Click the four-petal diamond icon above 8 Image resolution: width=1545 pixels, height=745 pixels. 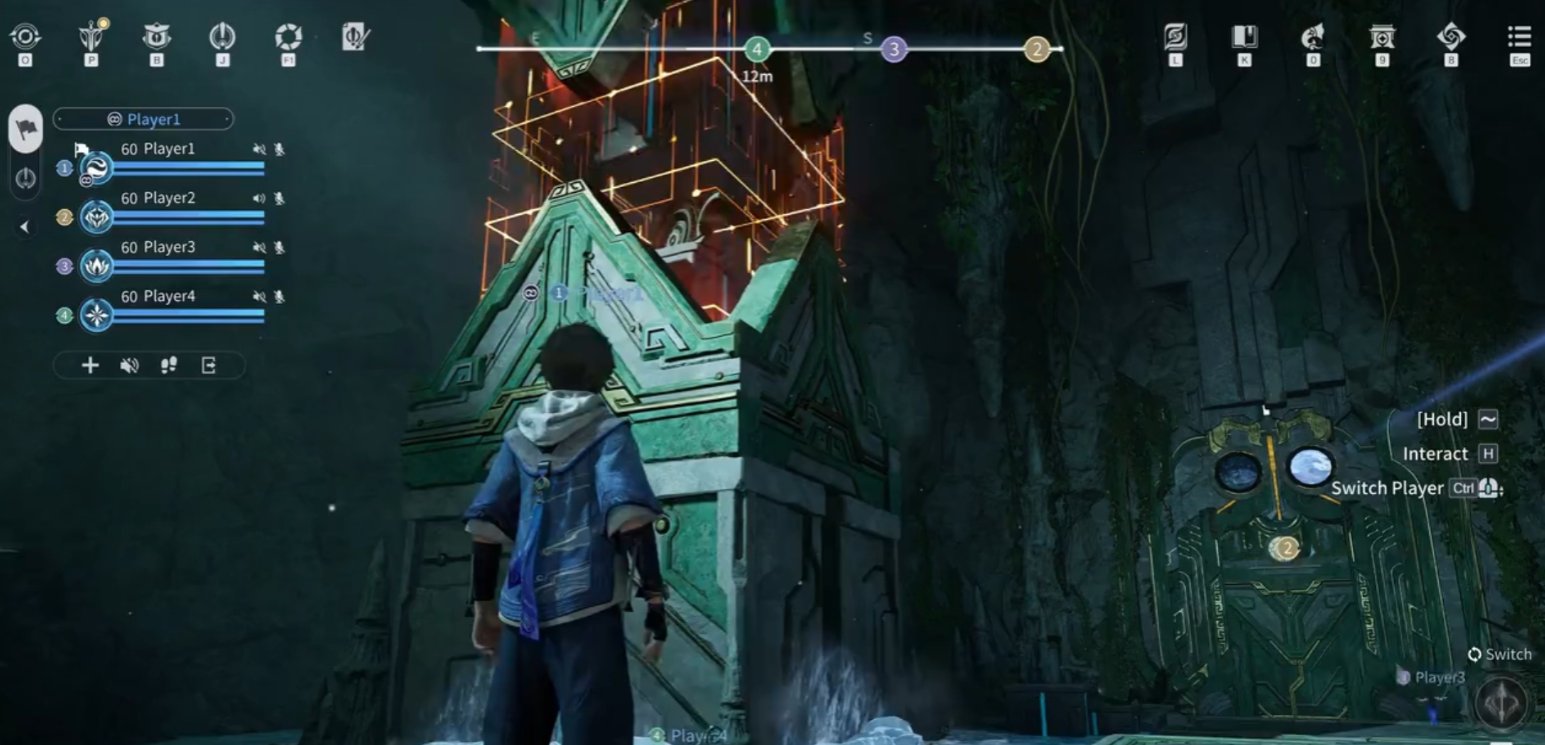click(x=1451, y=38)
